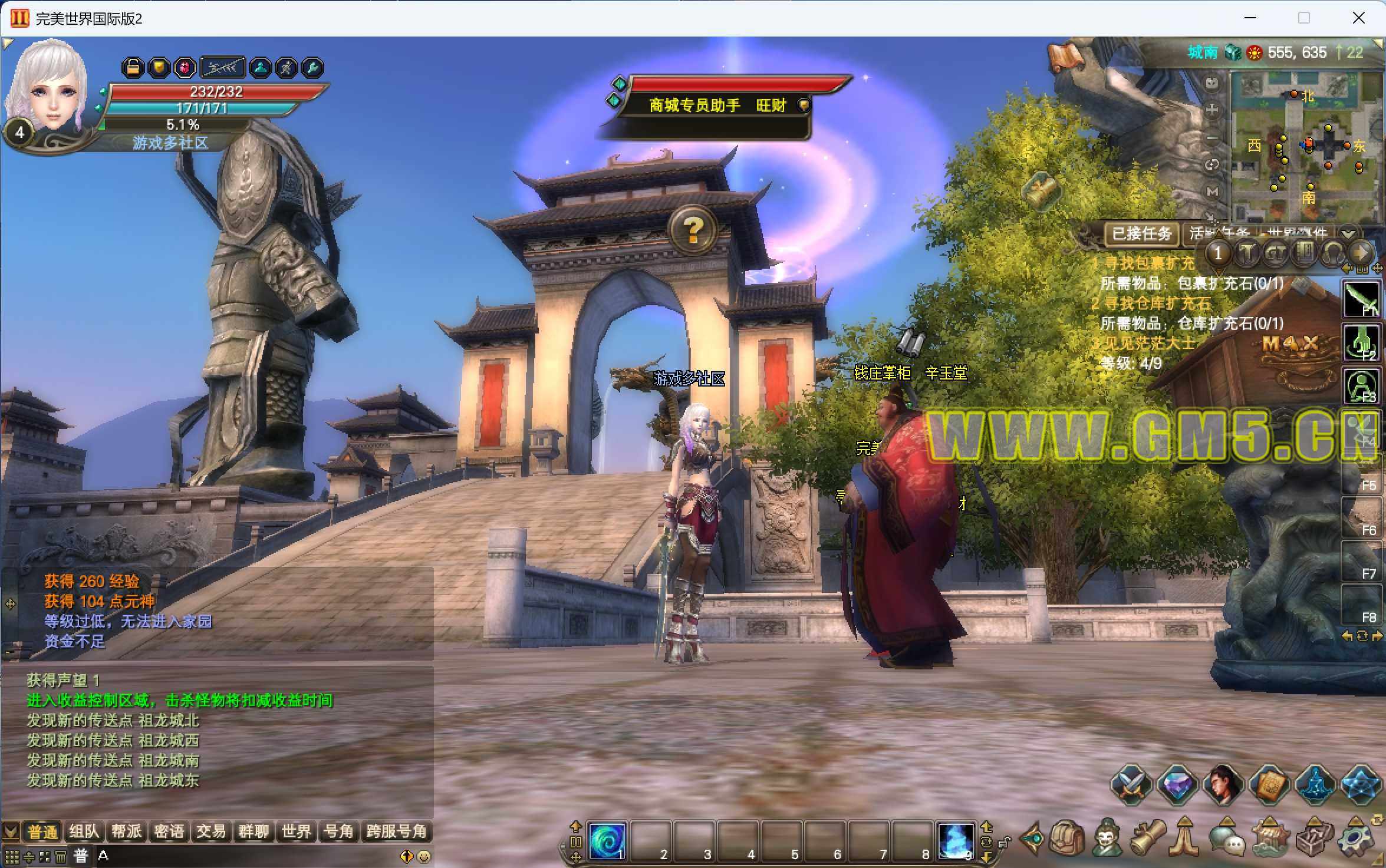The height and width of the screenshot is (868, 1386).
Task: Use the blue flame skill in slot 9
Action: click(955, 841)
